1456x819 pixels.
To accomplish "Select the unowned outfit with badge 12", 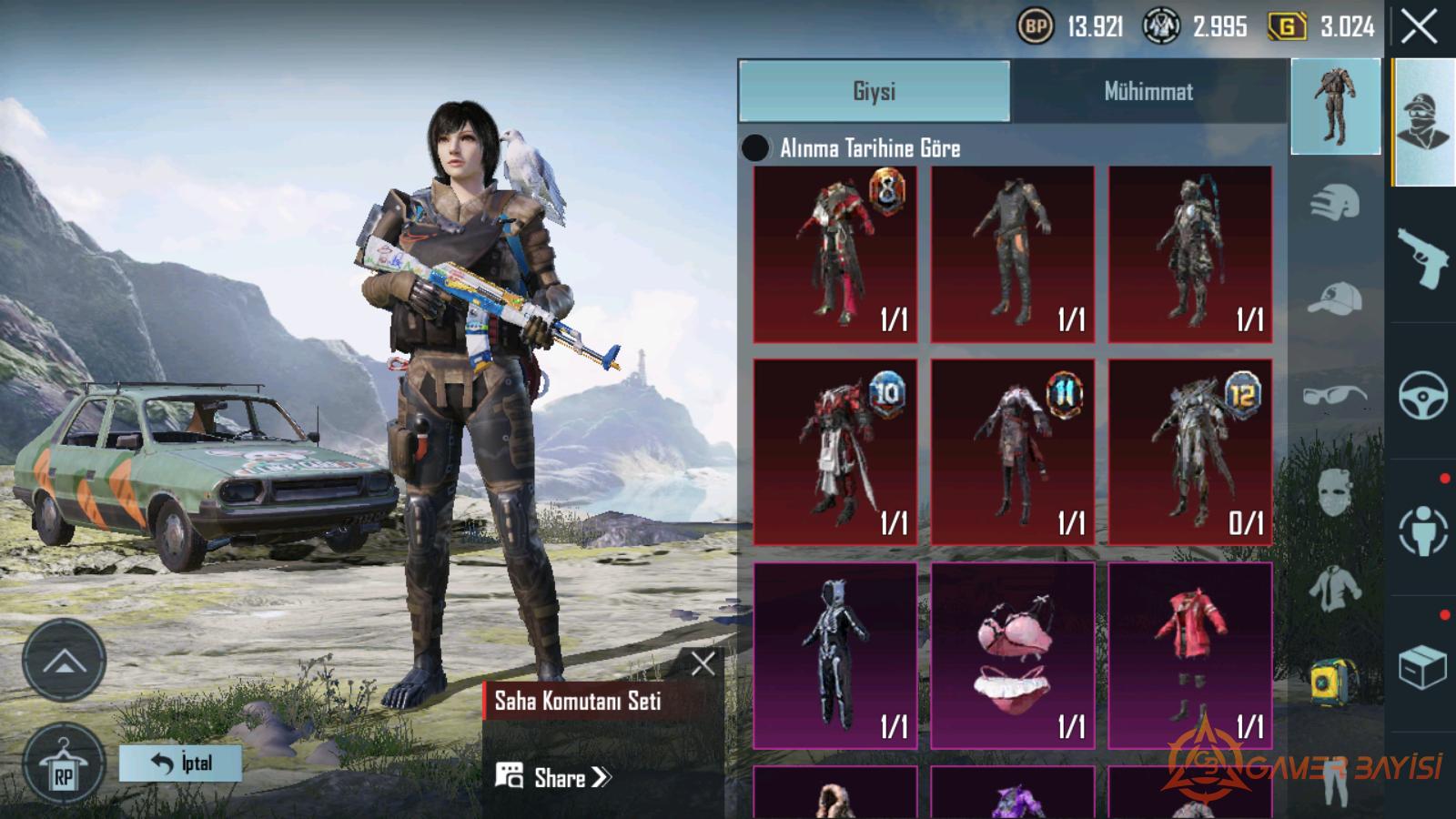I will [x=1190, y=452].
